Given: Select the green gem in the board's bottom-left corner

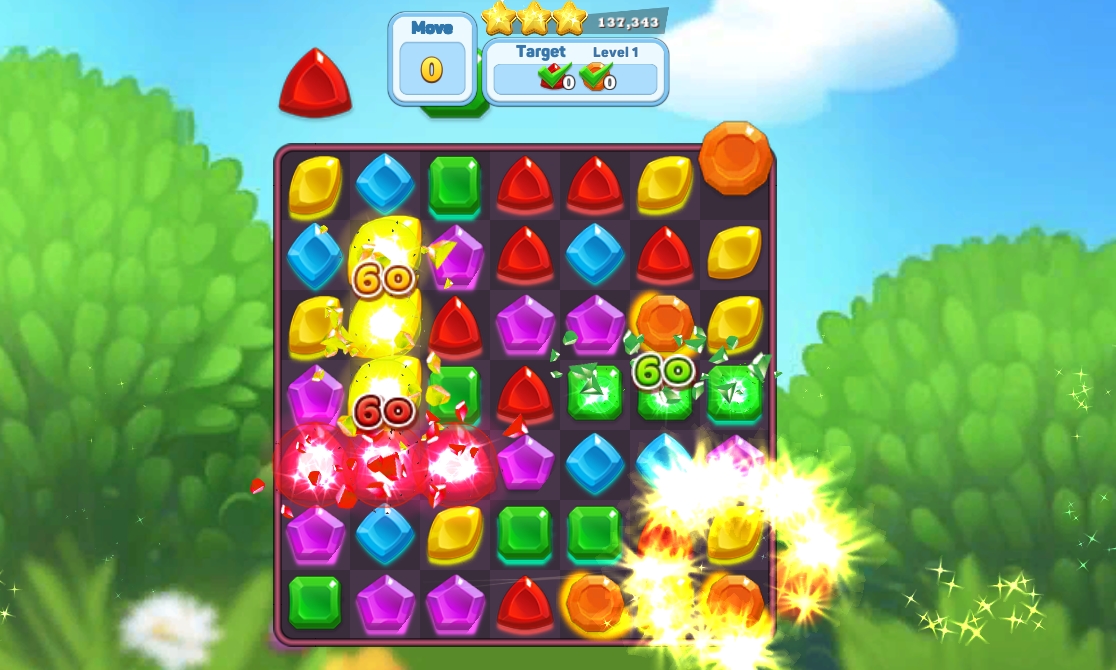Looking at the screenshot, I should point(315,601).
